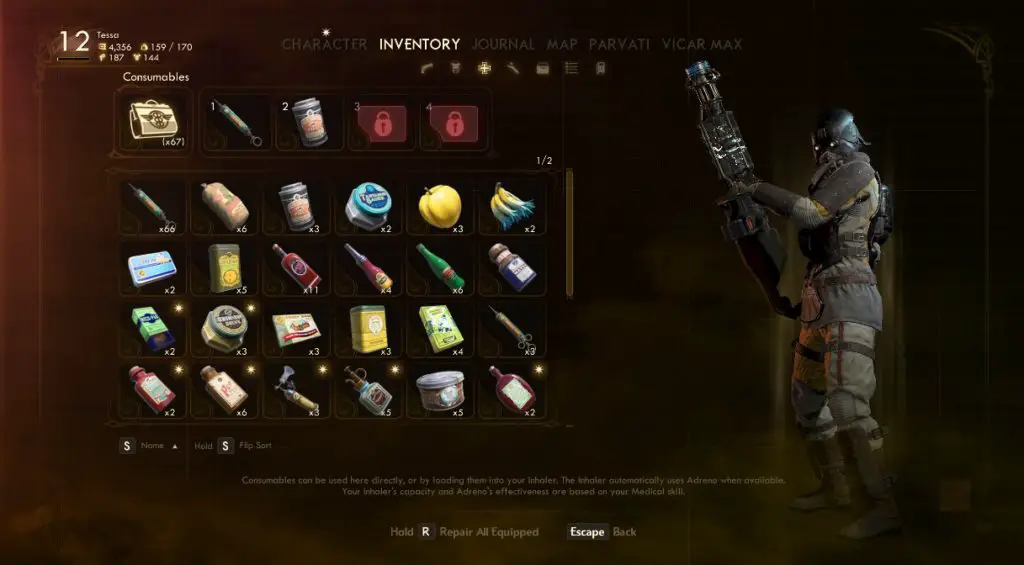Select the blue-lidded jar item

(x=367, y=206)
